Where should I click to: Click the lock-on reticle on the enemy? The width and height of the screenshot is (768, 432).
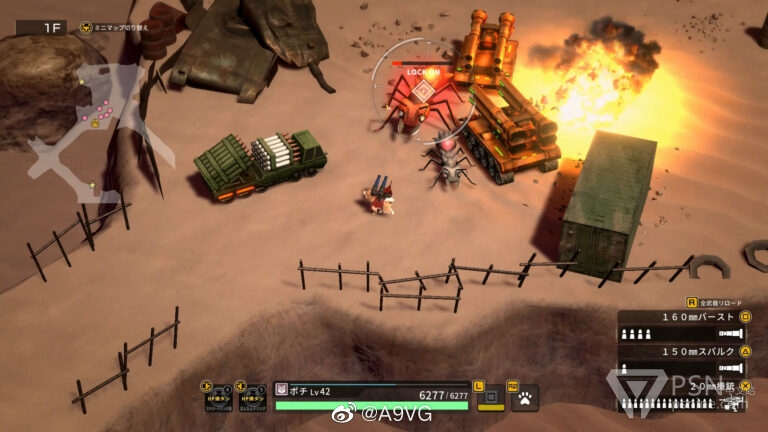pyautogui.click(x=424, y=92)
